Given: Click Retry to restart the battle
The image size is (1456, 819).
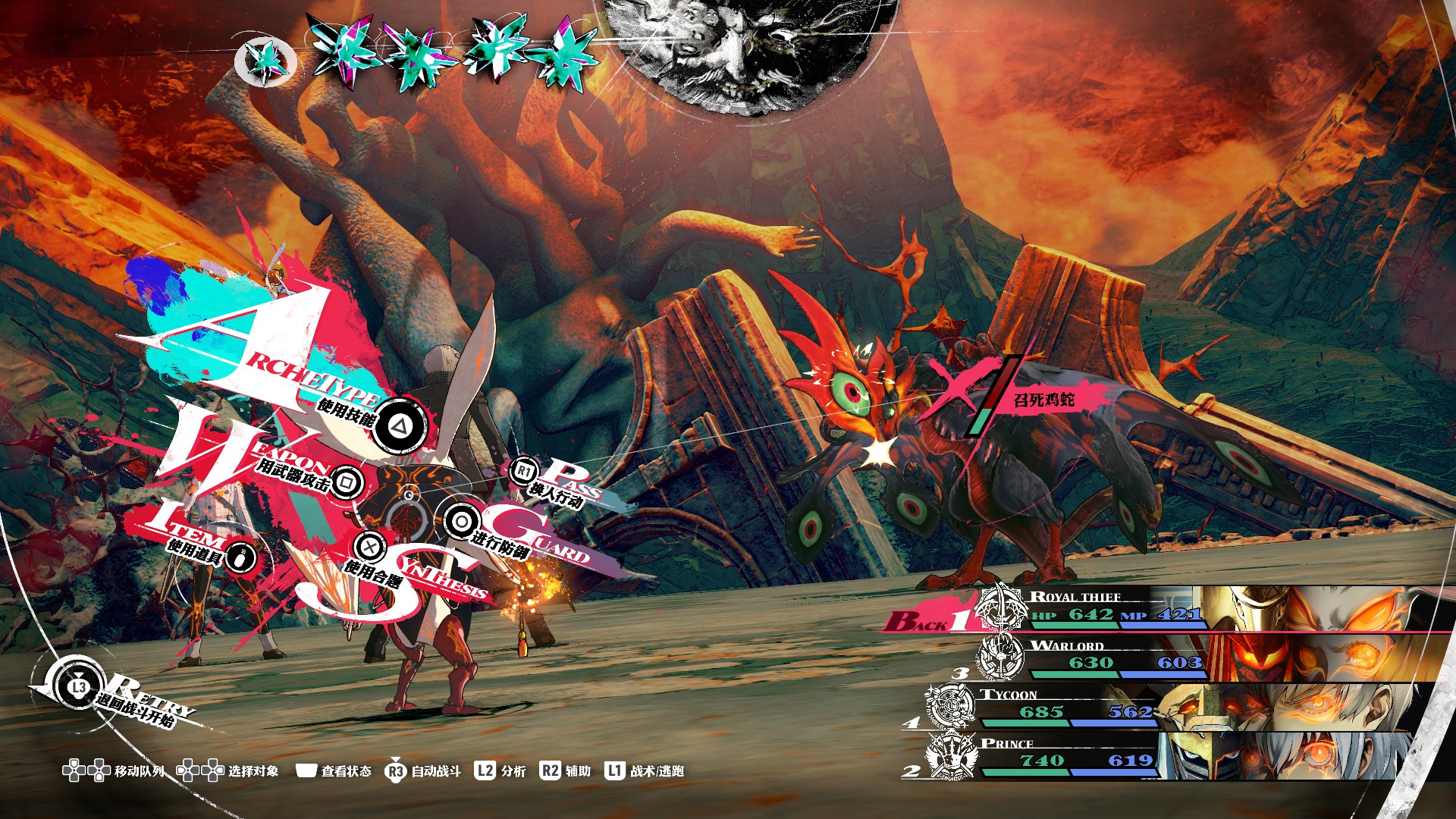Looking at the screenshot, I should click(x=79, y=687).
